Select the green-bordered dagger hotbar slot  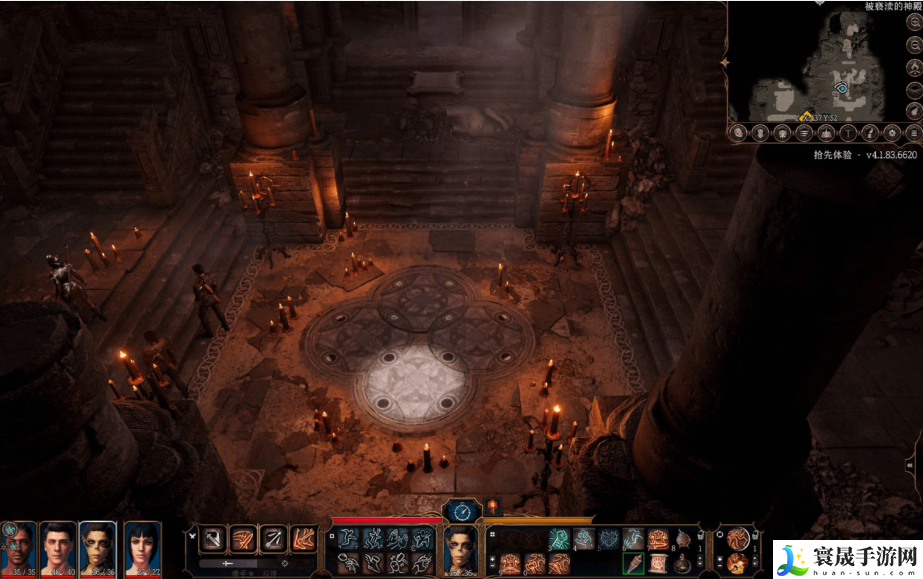633,564
